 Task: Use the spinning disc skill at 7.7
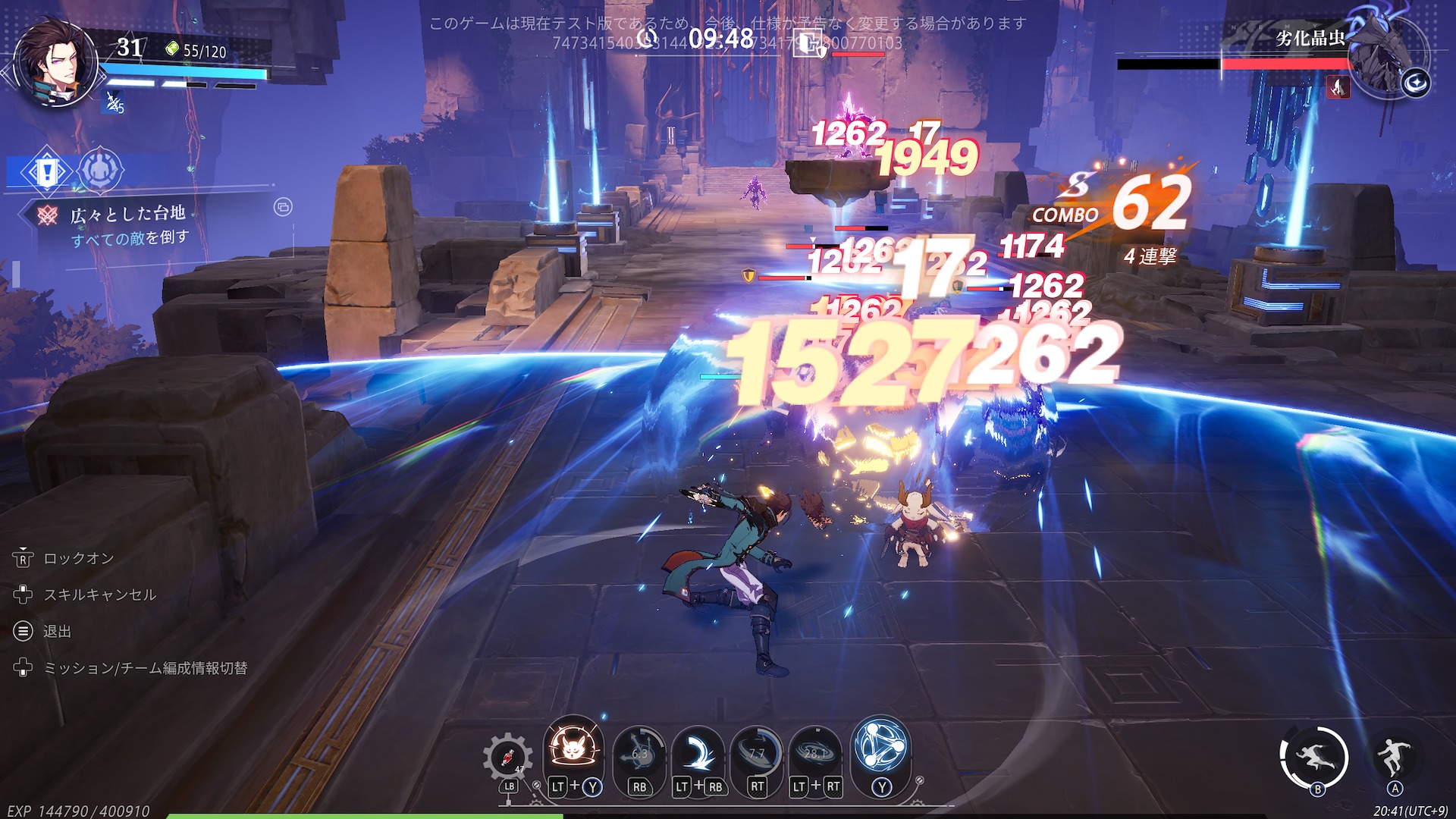pos(757,753)
